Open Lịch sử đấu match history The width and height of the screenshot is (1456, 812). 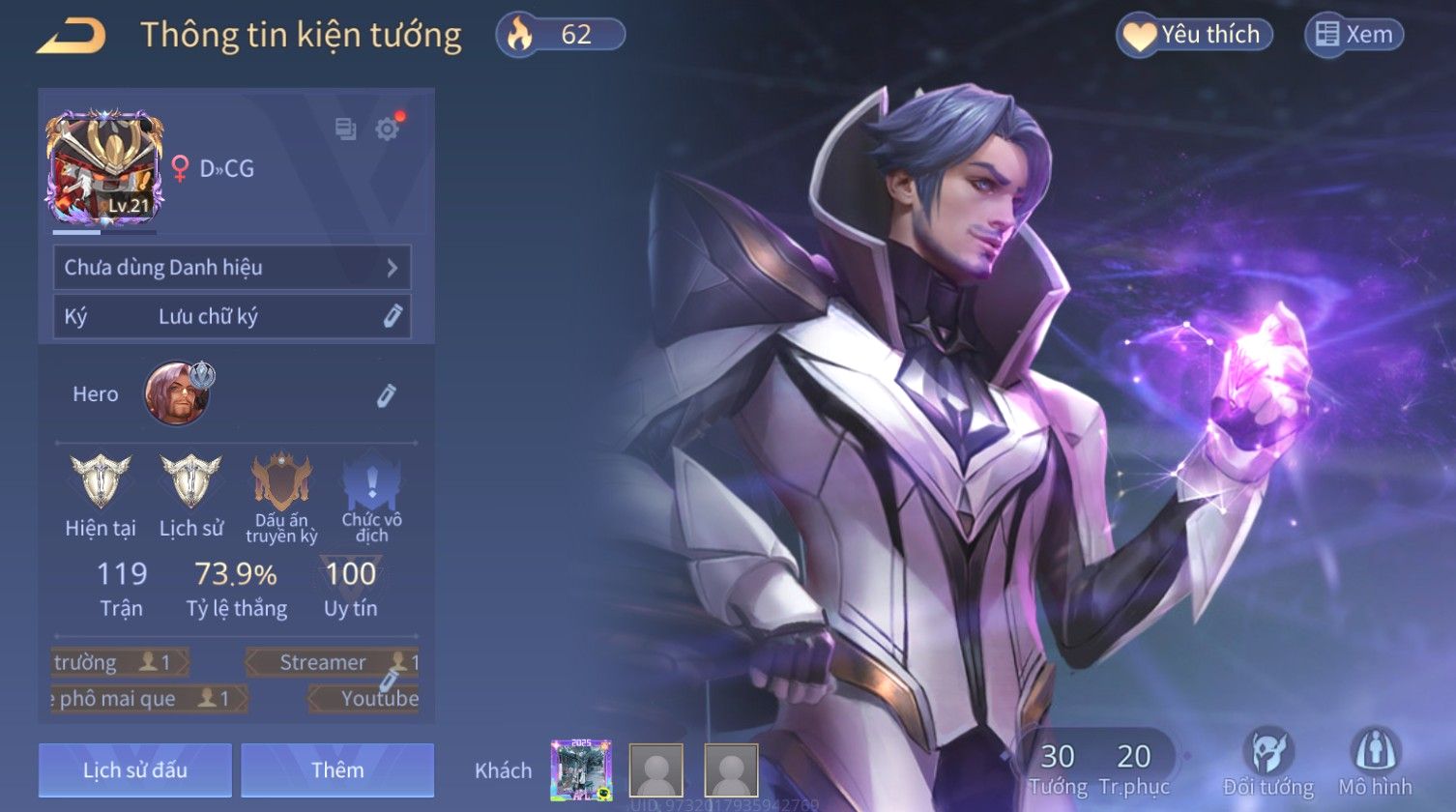click(x=135, y=770)
